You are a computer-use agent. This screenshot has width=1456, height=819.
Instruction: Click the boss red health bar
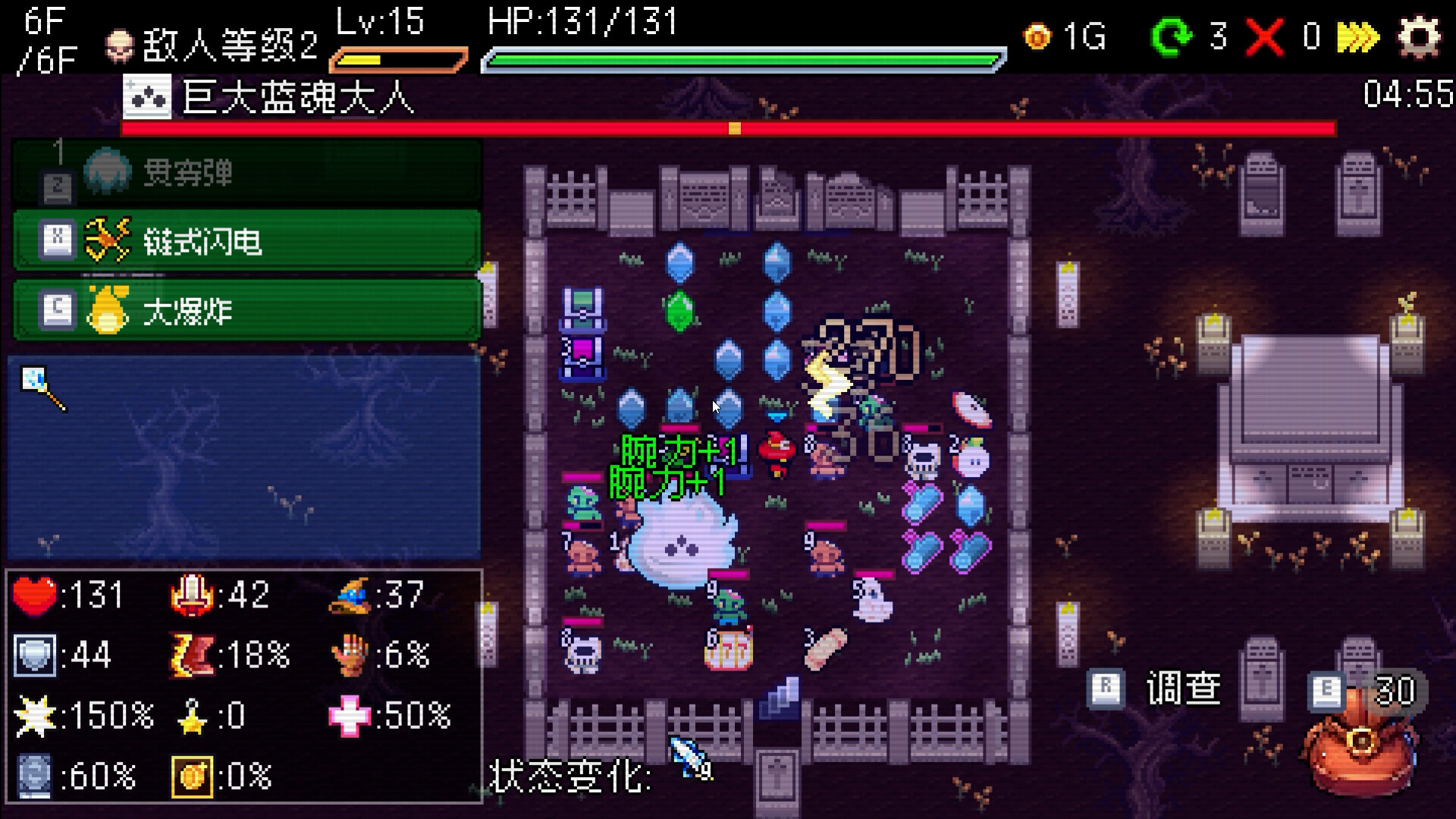728,128
